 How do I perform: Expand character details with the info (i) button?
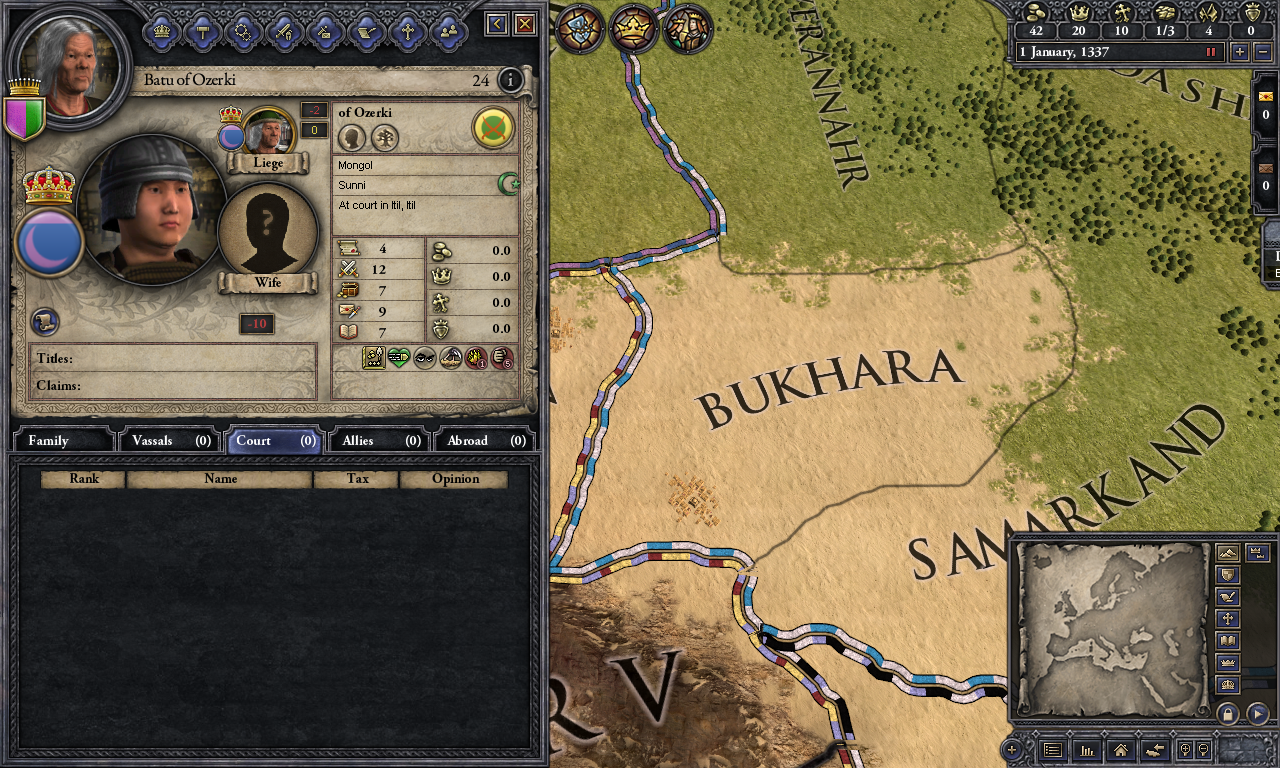(x=510, y=81)
